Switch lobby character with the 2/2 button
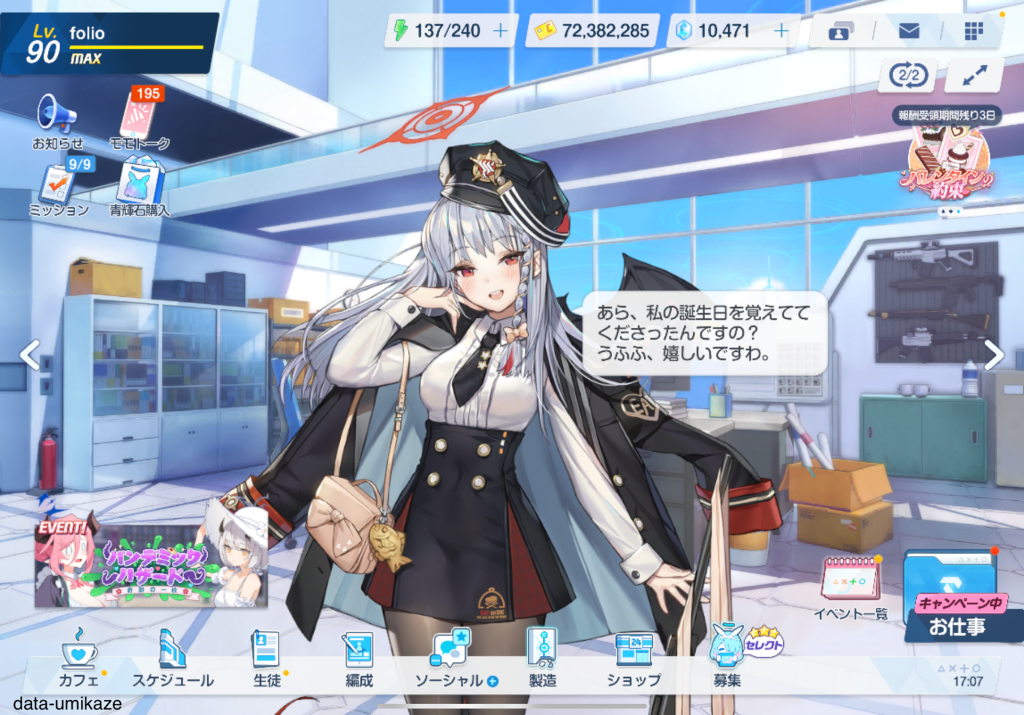1024x715 pixels. pos(906,75)
